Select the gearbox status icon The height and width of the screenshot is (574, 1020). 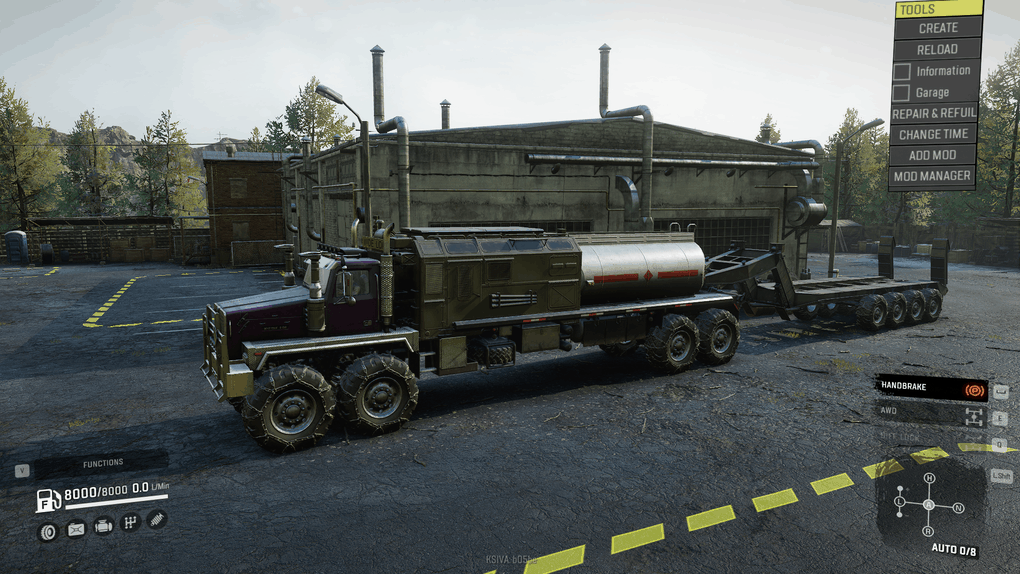130,522
